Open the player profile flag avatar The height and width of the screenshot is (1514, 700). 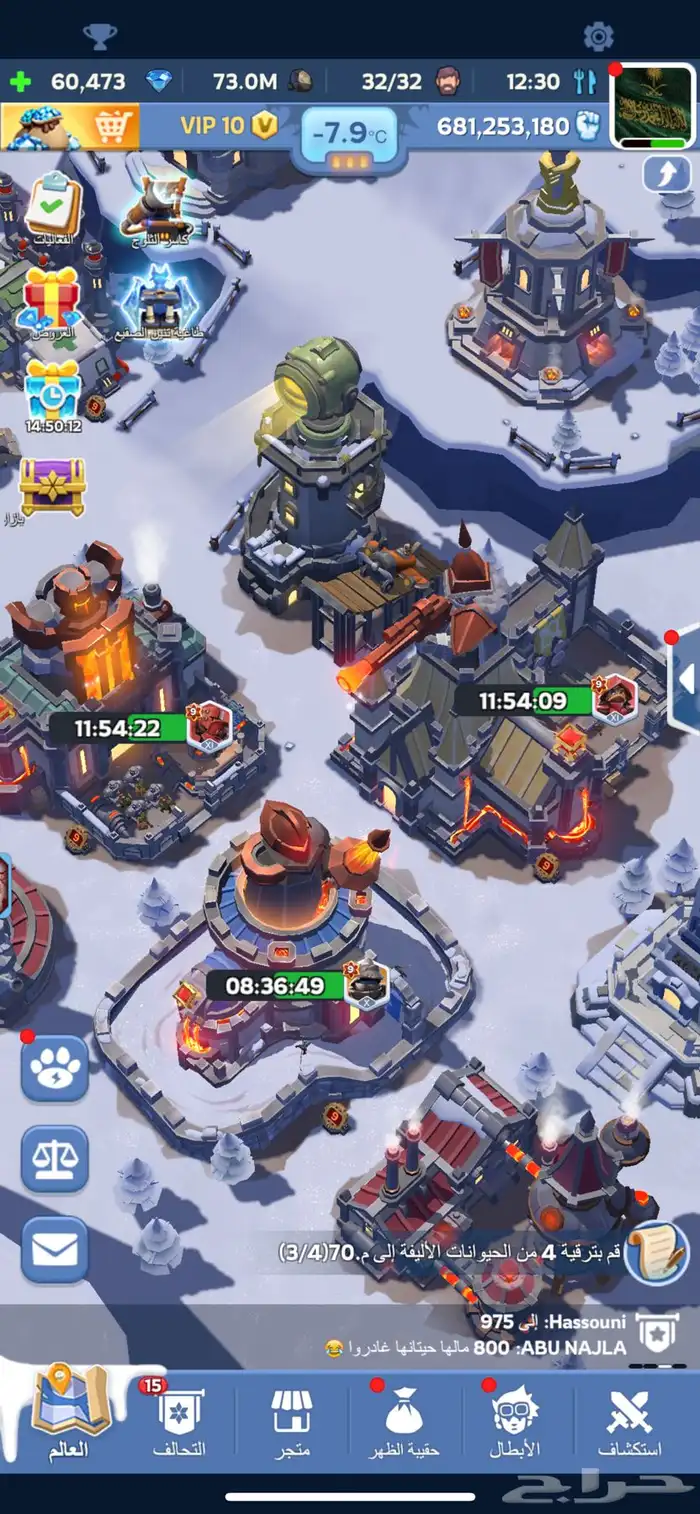coord(651,107)
